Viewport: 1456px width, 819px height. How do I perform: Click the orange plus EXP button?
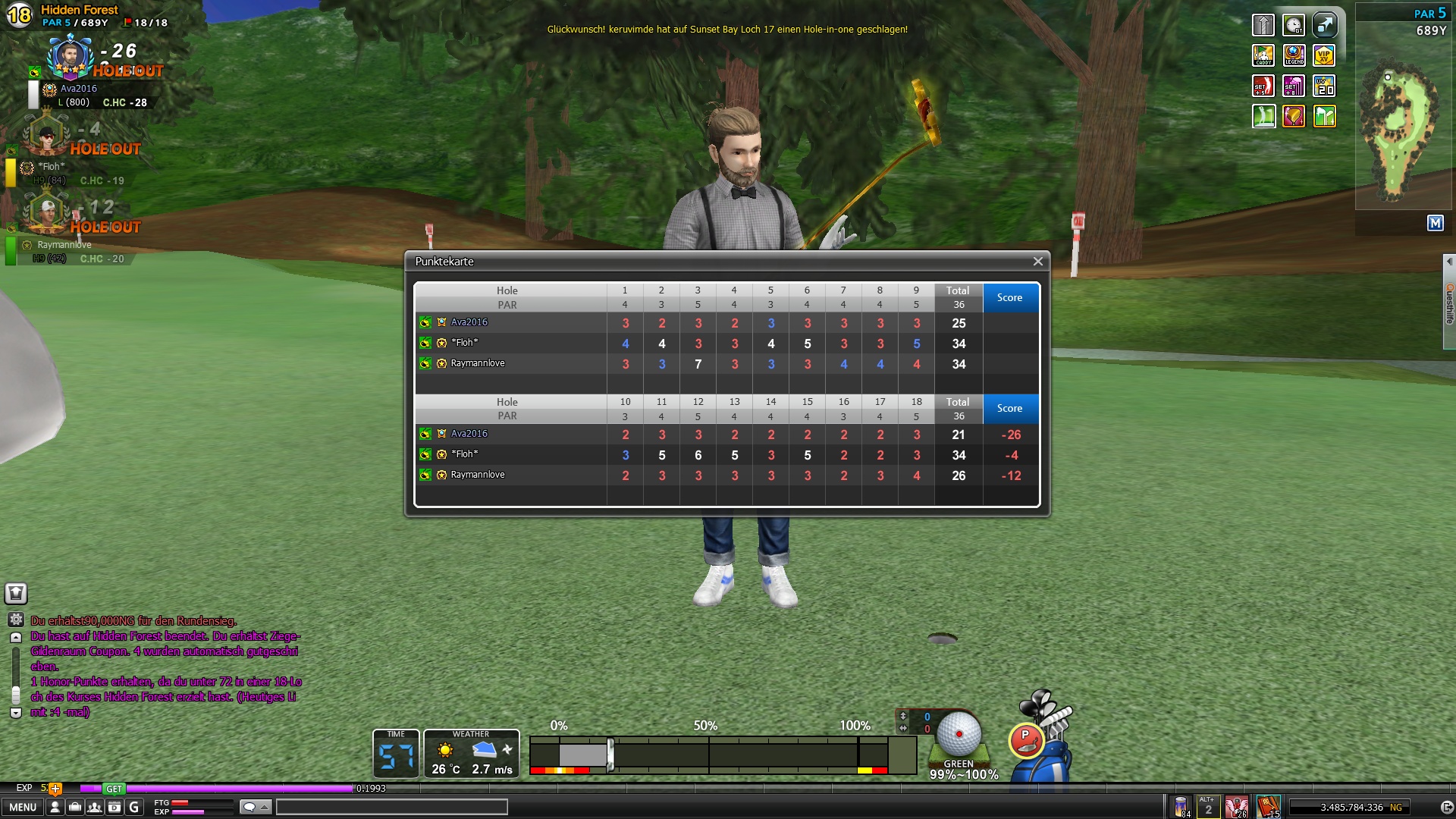(x=55, y=789)
